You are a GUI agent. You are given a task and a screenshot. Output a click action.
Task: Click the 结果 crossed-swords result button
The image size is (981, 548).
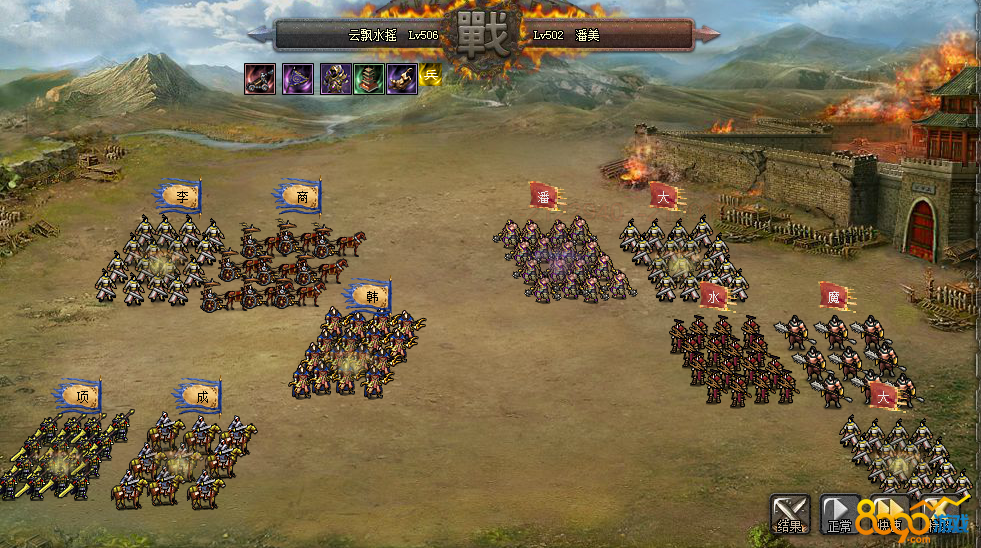pos(789,513)
